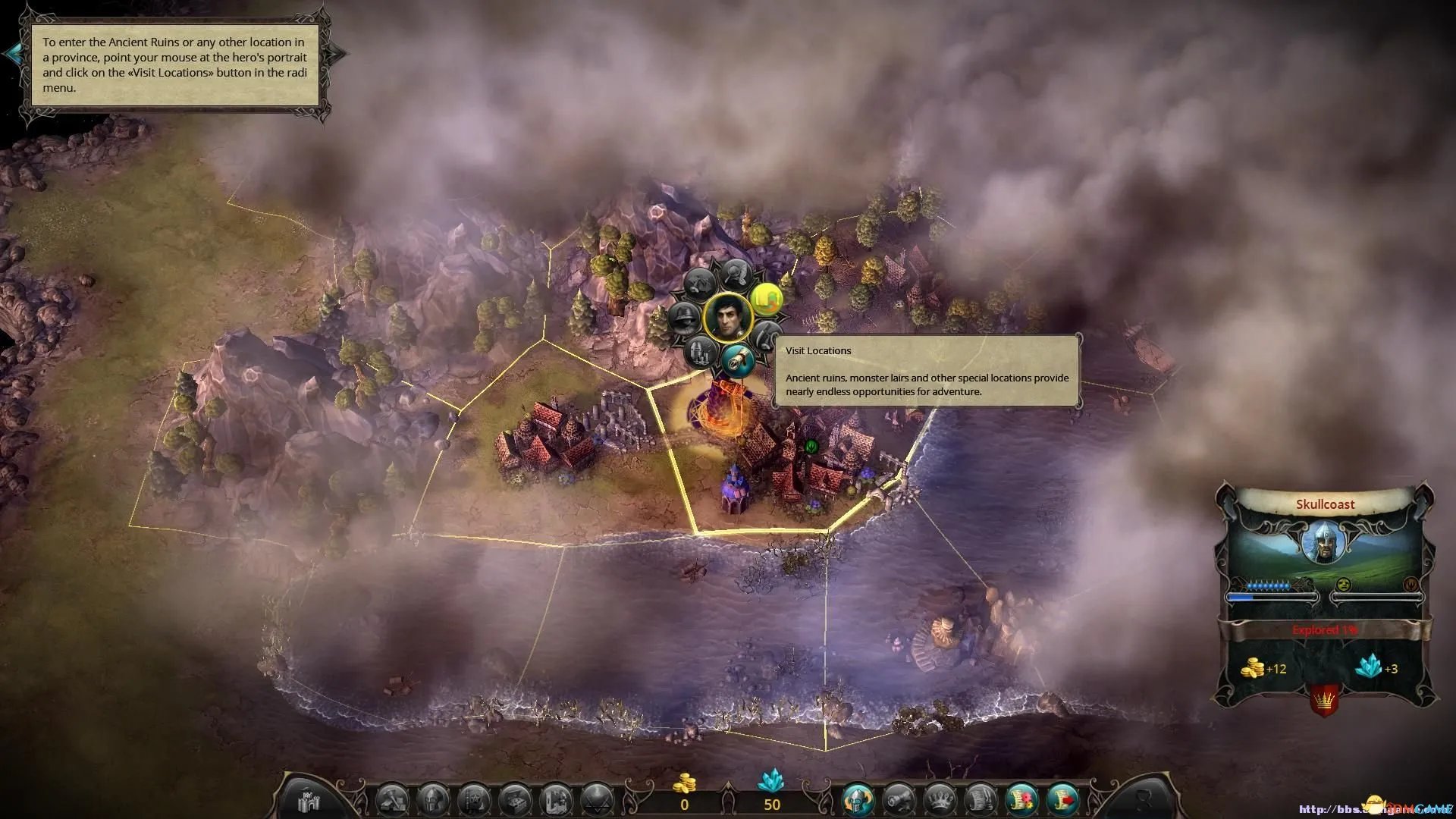Click the Visit Locations scroll button
Image resolution: width=1456 pixels, height=819 pixels.
tap(737, 362)
